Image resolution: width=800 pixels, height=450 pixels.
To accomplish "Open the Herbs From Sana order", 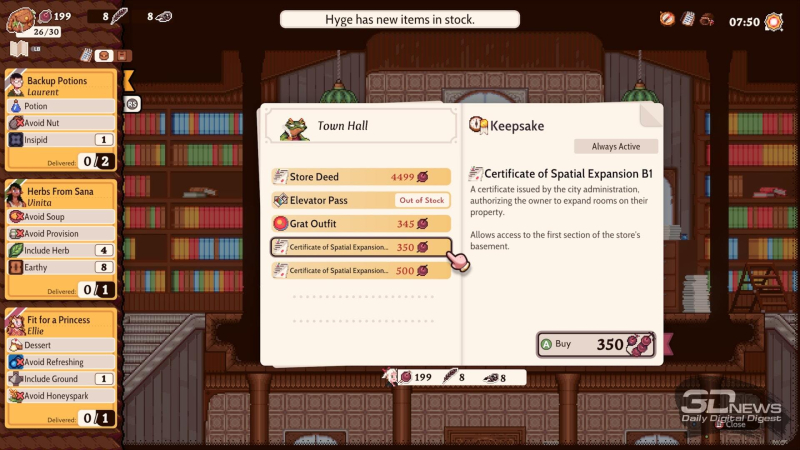I will [61, 199].
